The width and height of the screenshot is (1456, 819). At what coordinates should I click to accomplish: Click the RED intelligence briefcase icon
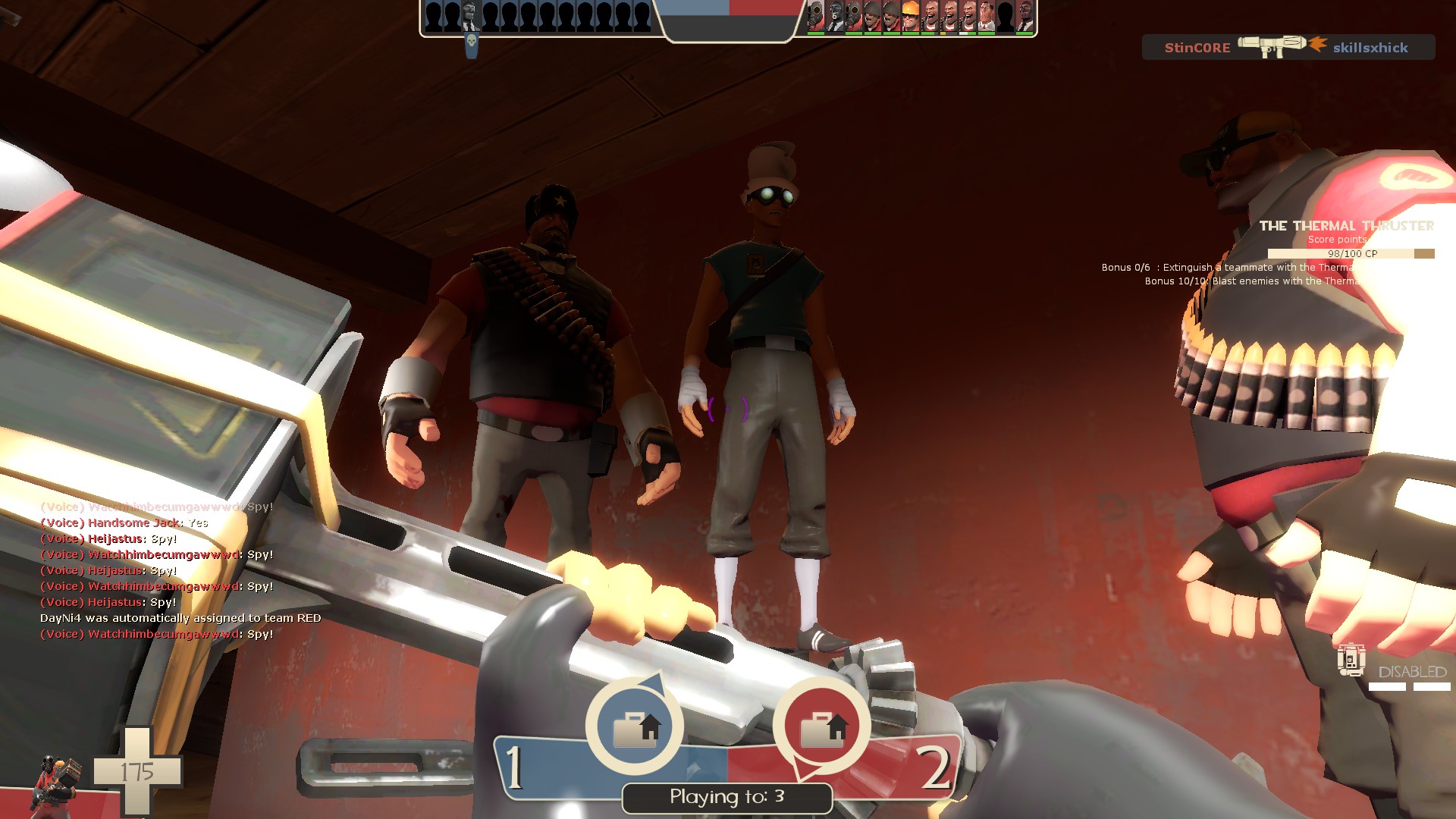pyautogui.click(x=822, y=726)
